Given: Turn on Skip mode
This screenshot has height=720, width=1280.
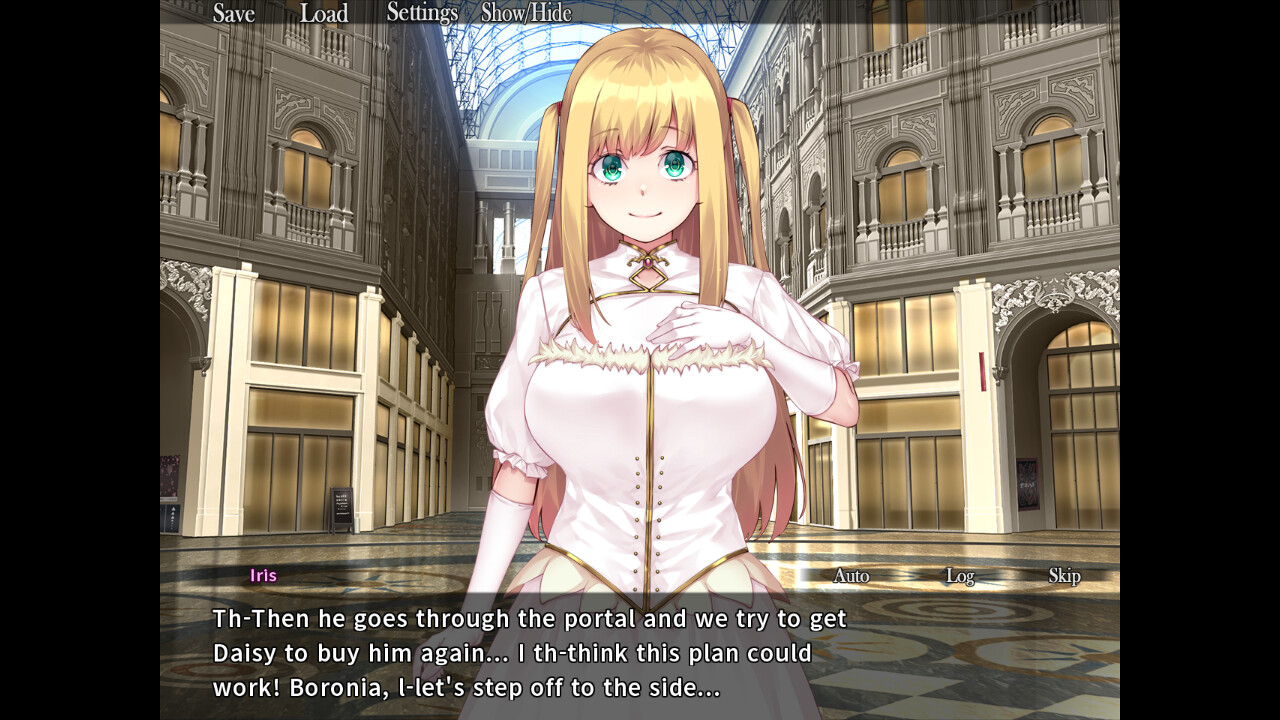Looking at the screenshot, I should point(1066,577).
